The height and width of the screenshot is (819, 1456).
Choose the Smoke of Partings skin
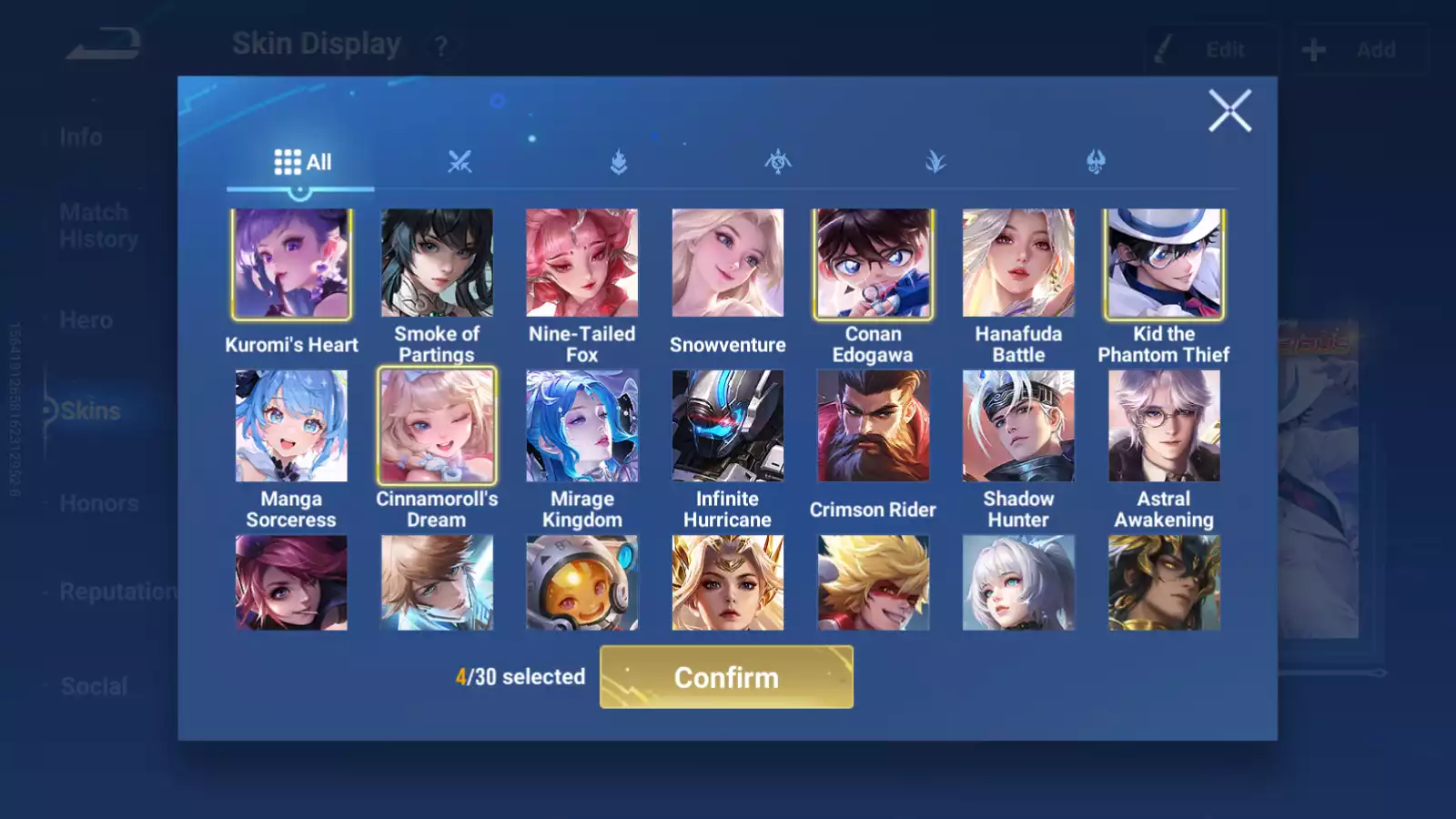tap(437, 264)
